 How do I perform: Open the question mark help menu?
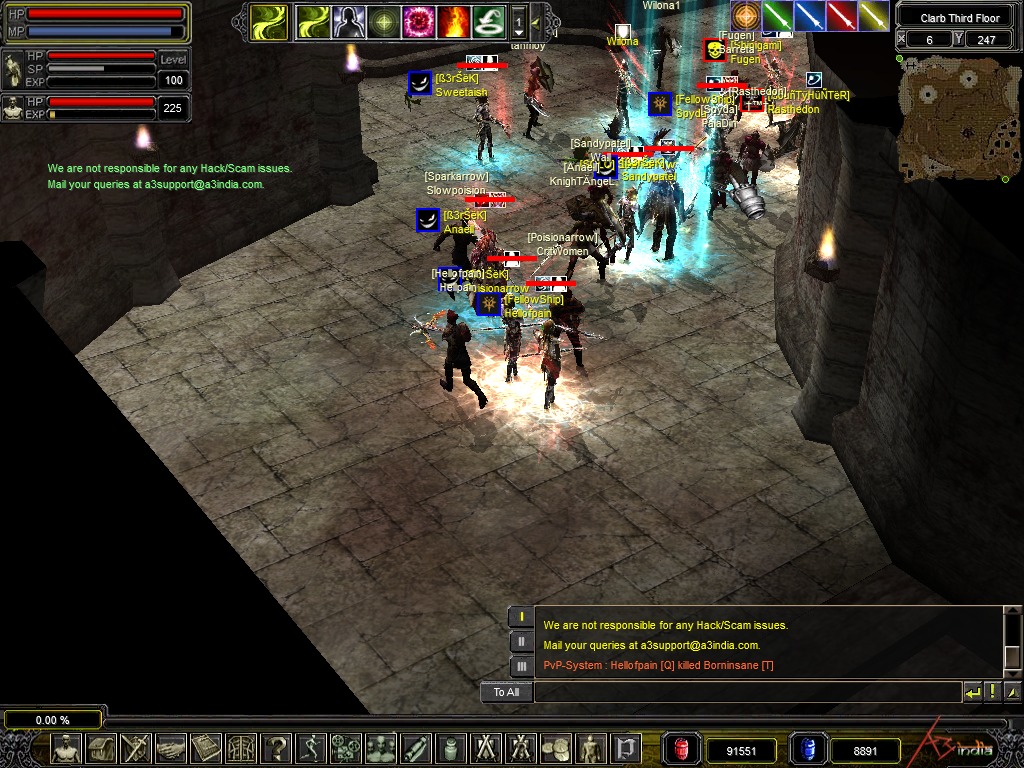pyautogui.click(x=276, y=748)
